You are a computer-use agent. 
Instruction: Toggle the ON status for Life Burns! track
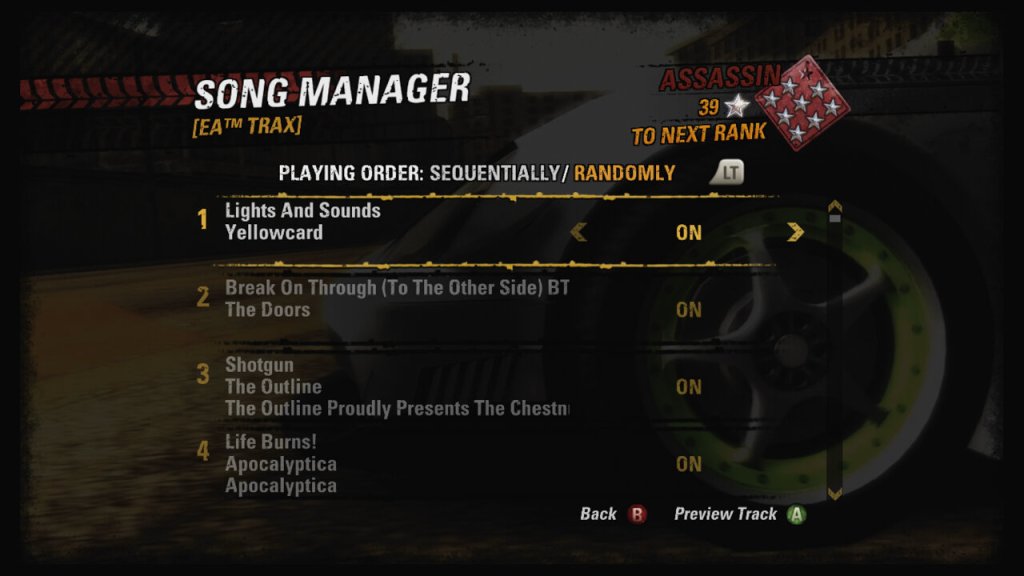[x=688, y=464]
